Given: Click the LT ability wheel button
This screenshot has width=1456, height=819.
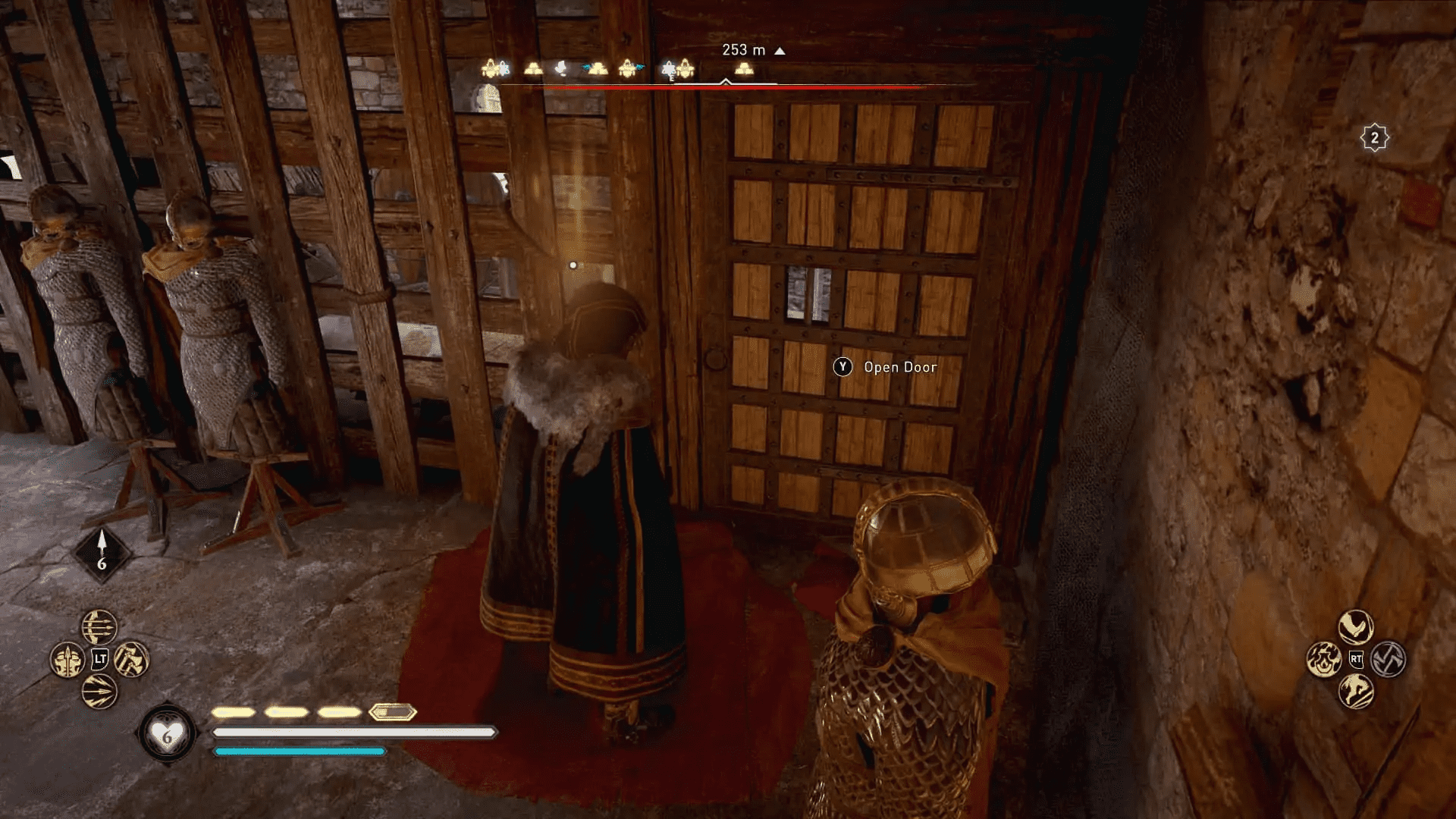Looking at the screenshot, I should 100,657.
